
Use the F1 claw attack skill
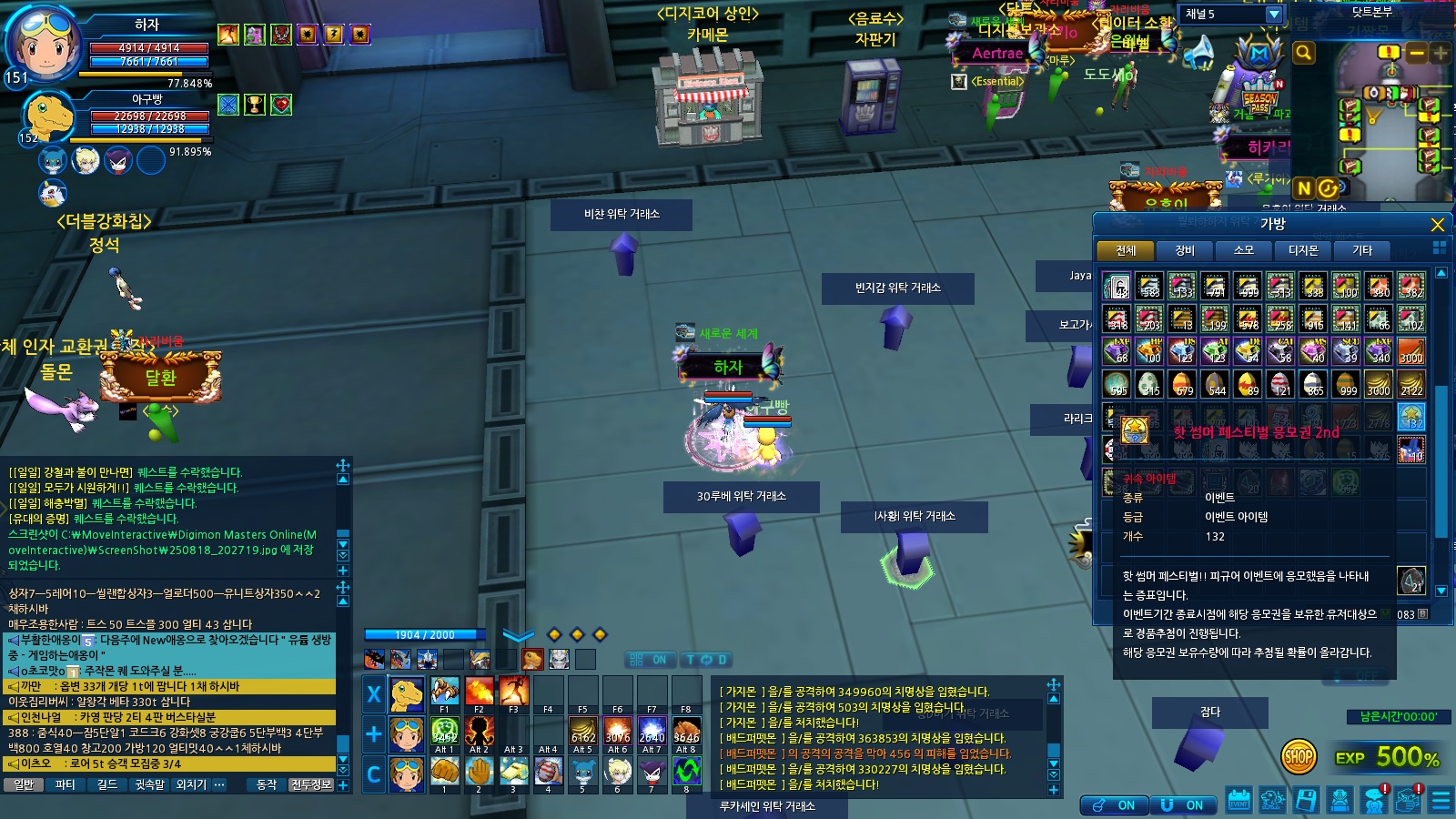pos(444,692)
